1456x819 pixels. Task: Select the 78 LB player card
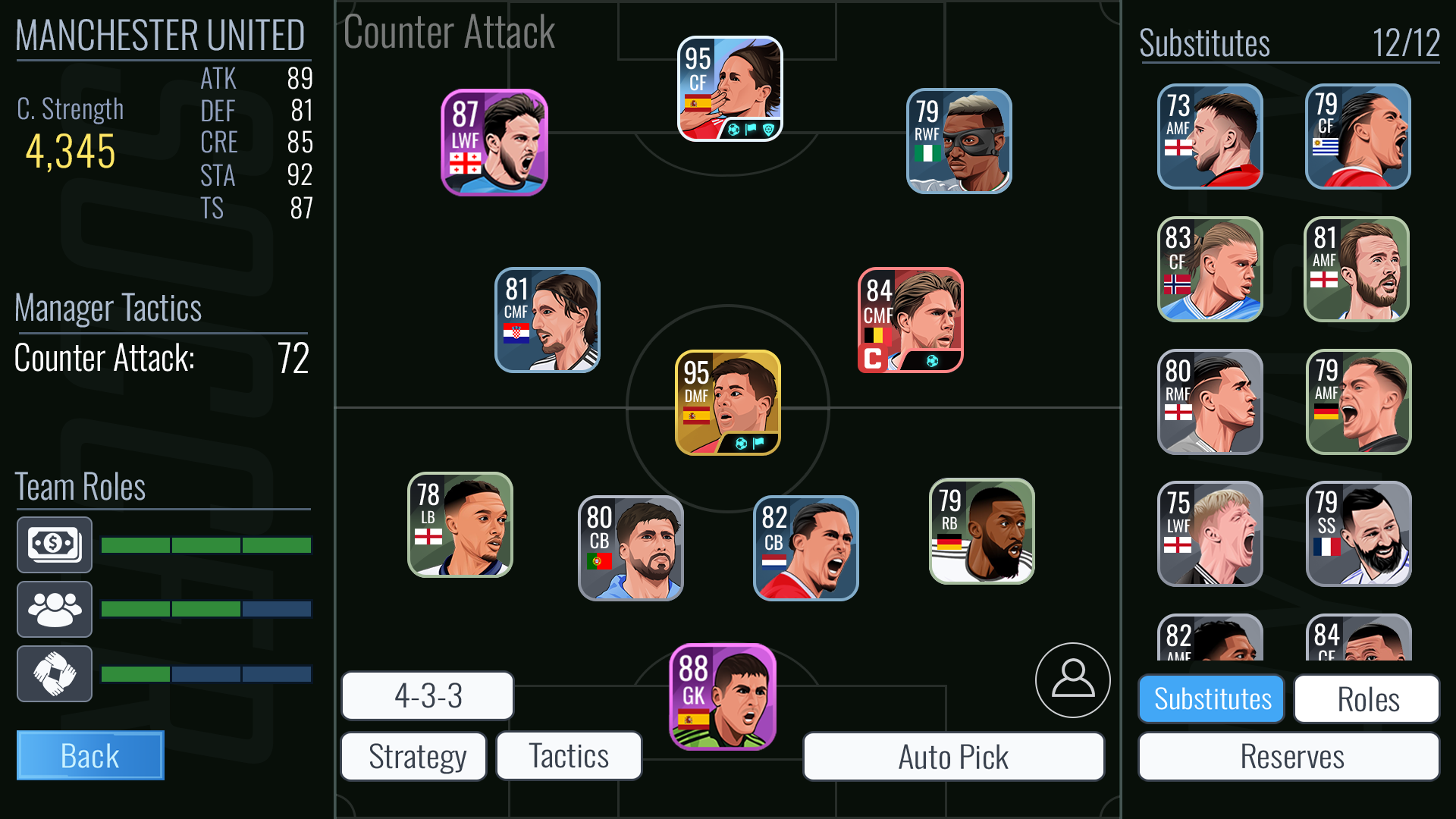click(460, 525)
